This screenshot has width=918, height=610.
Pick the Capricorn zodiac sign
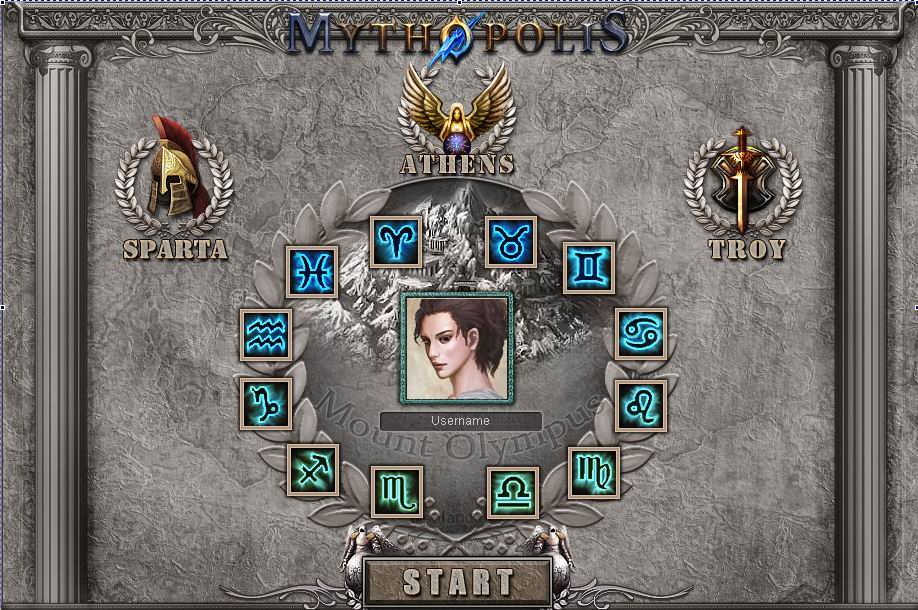click(267, 404)
